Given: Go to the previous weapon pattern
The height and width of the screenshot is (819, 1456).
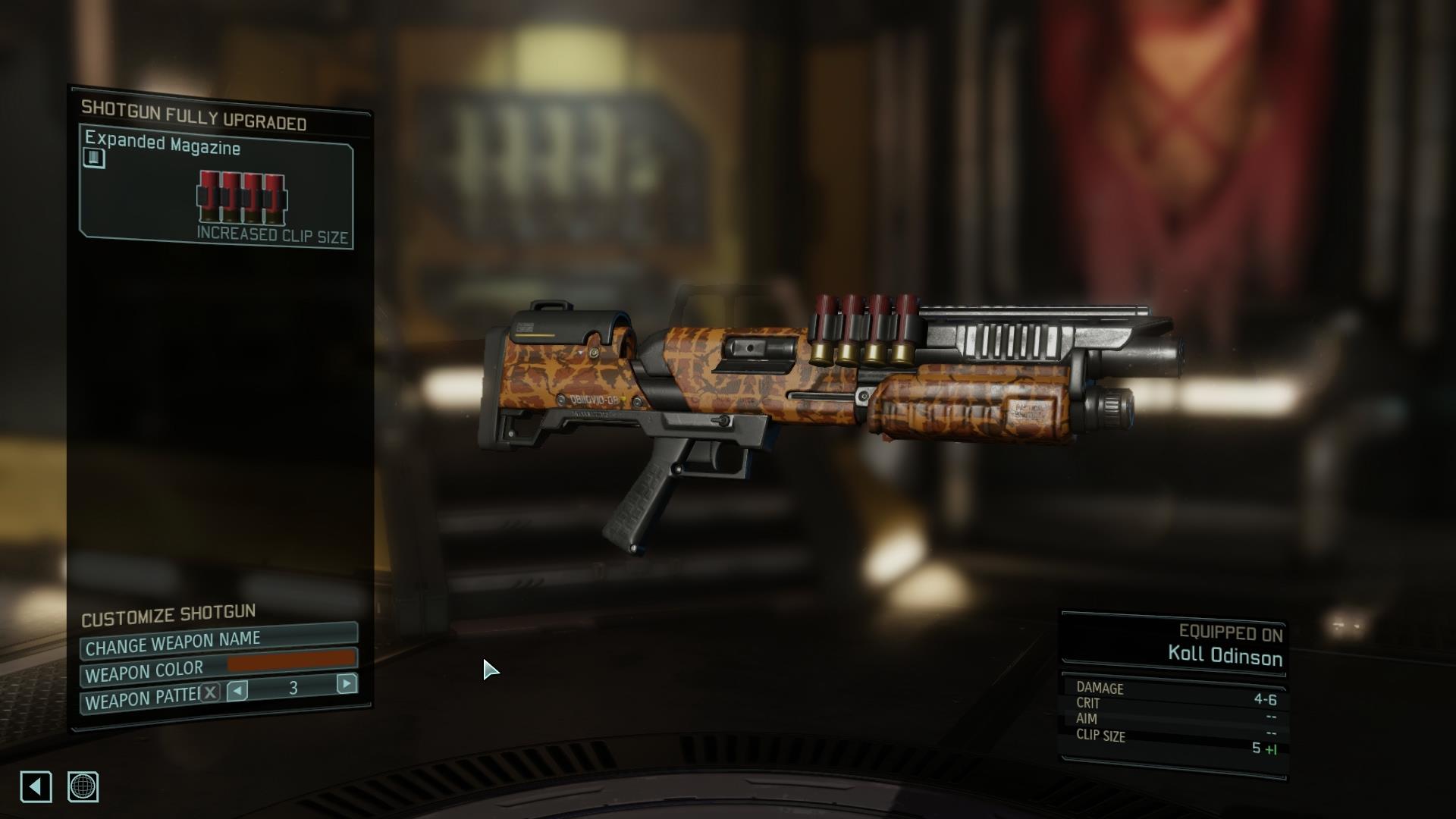Looking at the screenshot, I should pyautogui.click(x=237, y=690).
